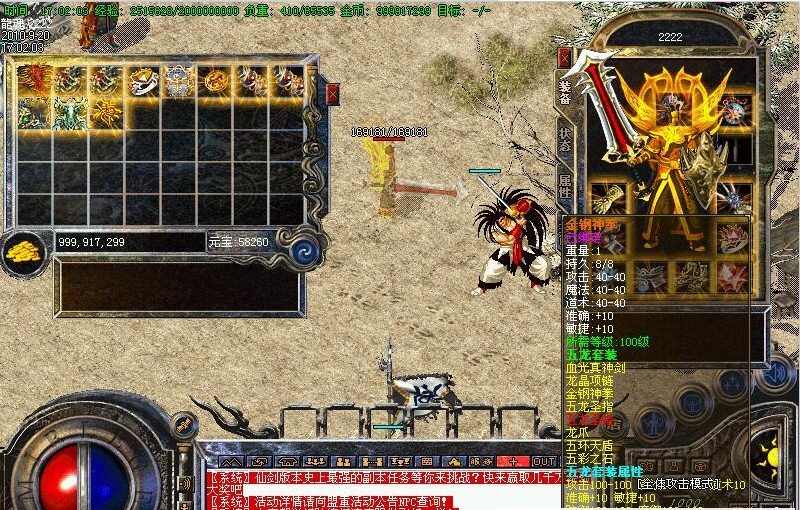This screenshot has width=800, height=510.
Task: Open the 属性 attributes tab
Action: pos(565,183)
